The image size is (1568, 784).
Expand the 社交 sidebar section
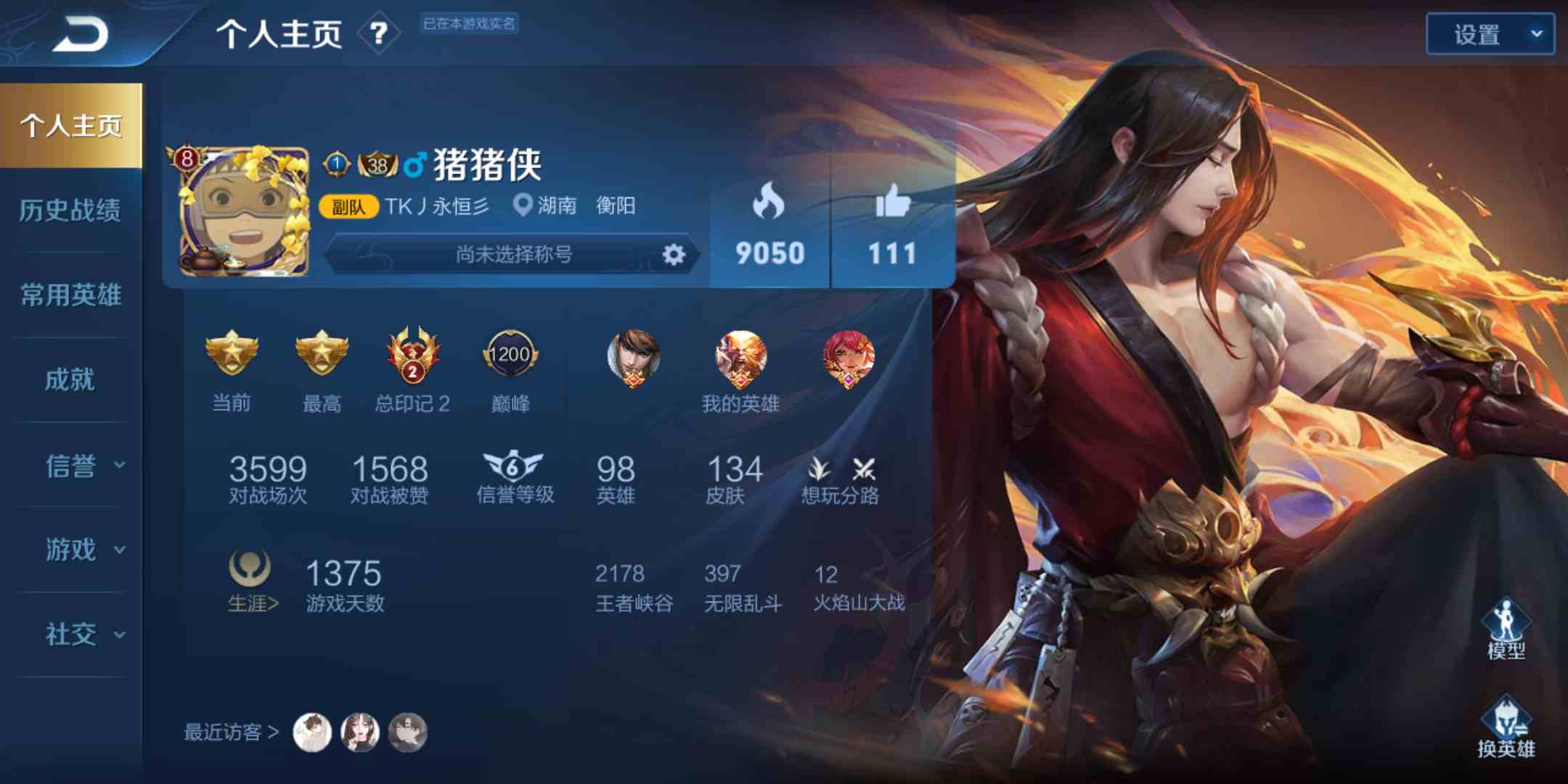pyautogui.click(x=70, y=634)
